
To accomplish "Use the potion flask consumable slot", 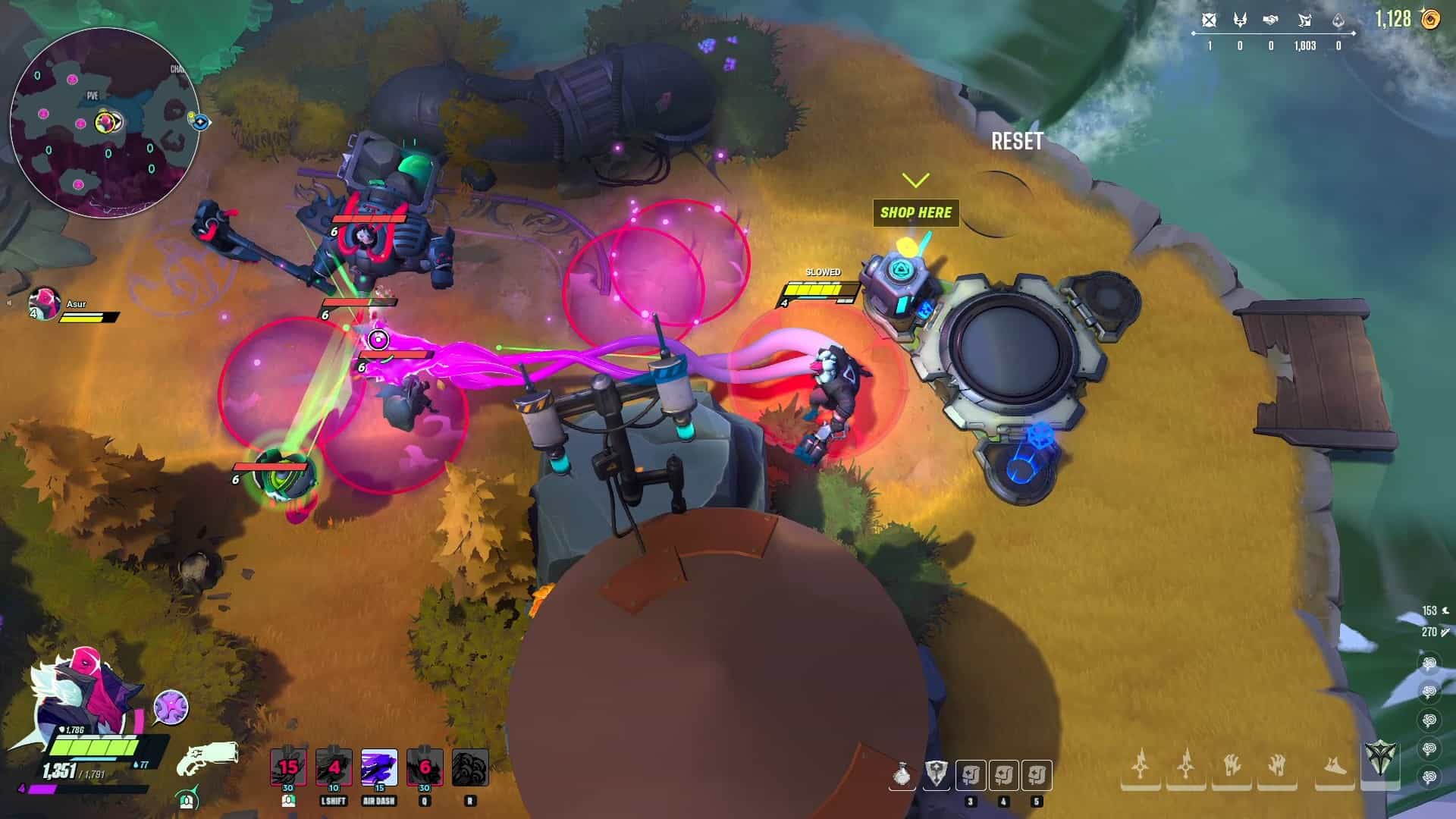I will [x=902, y=775].
